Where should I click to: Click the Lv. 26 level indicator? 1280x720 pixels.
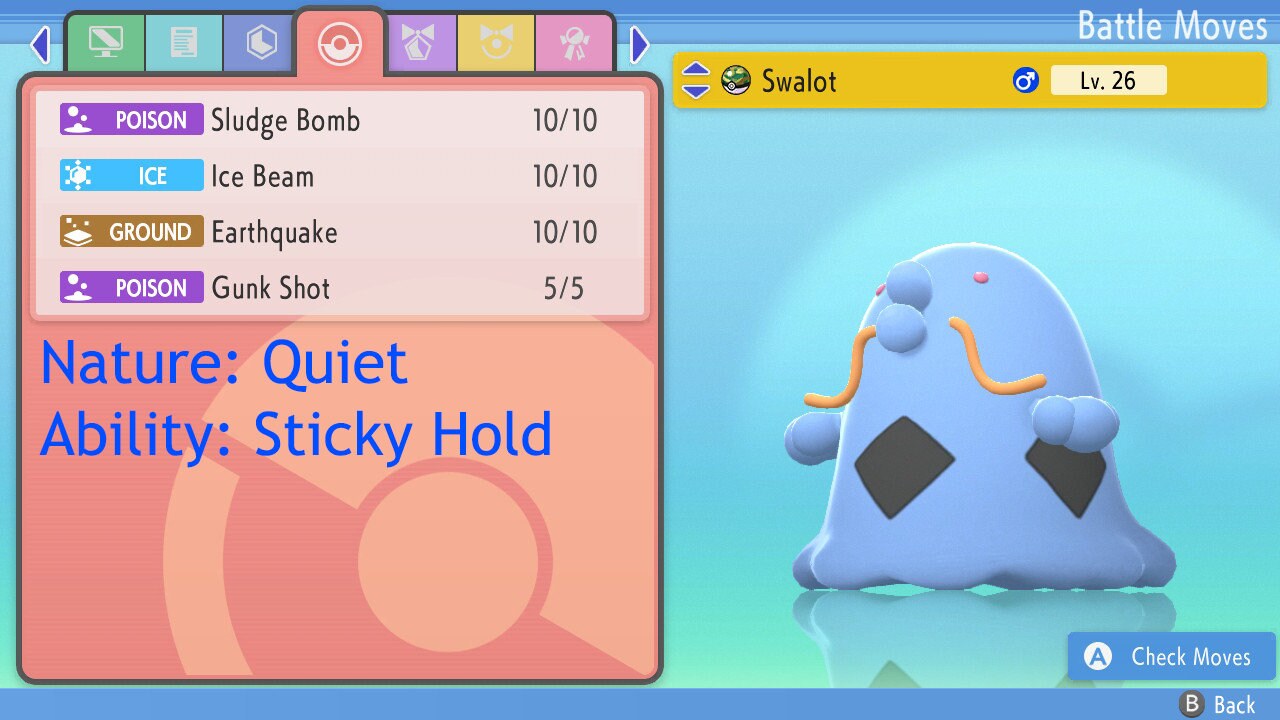tap(1109, 80)
